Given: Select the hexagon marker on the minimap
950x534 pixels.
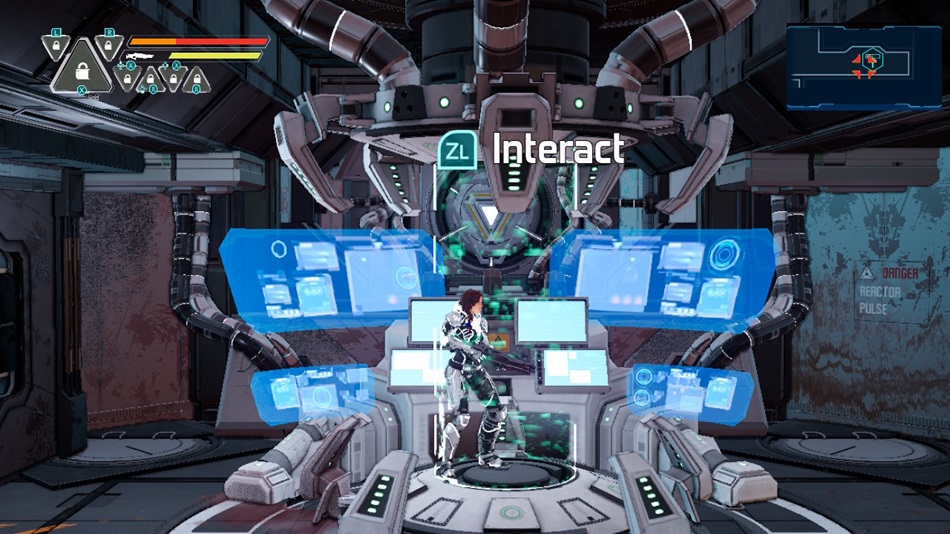Looking at the screenshot, I should click(872, 57).
